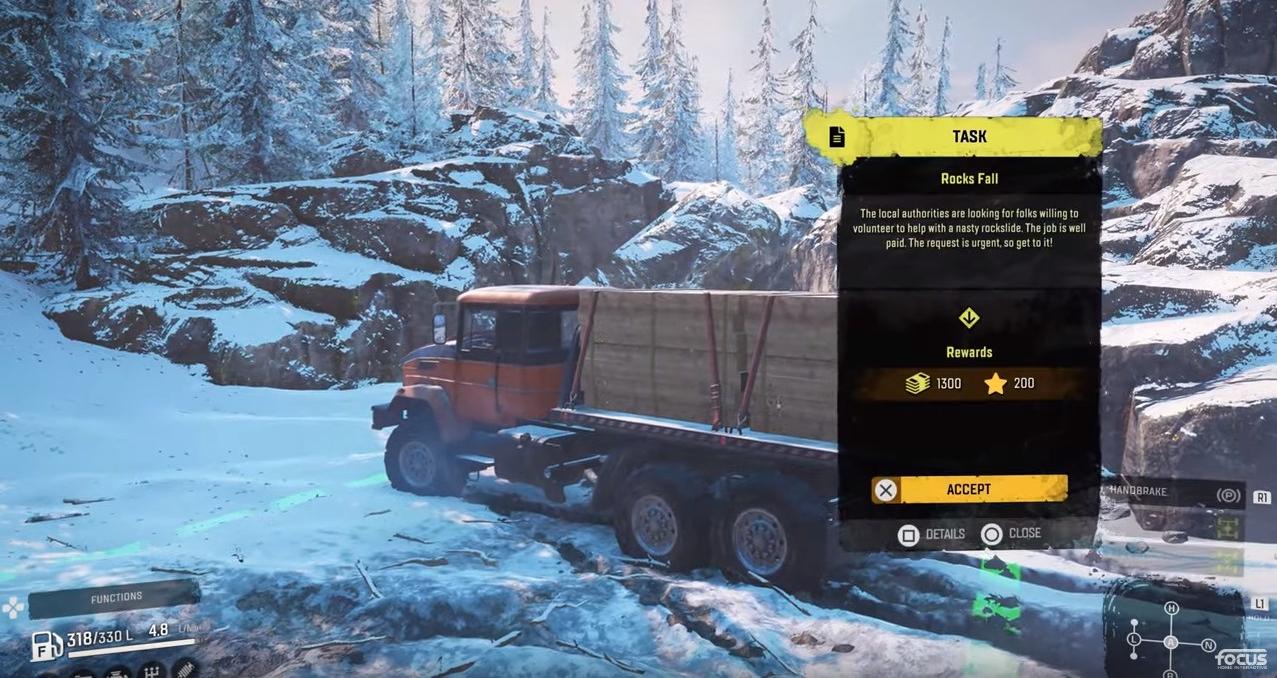The height and width of the screenshot is (678, 1277).
Task: Accept the Rocks Fall task
Action: click(x=968, y=489)
